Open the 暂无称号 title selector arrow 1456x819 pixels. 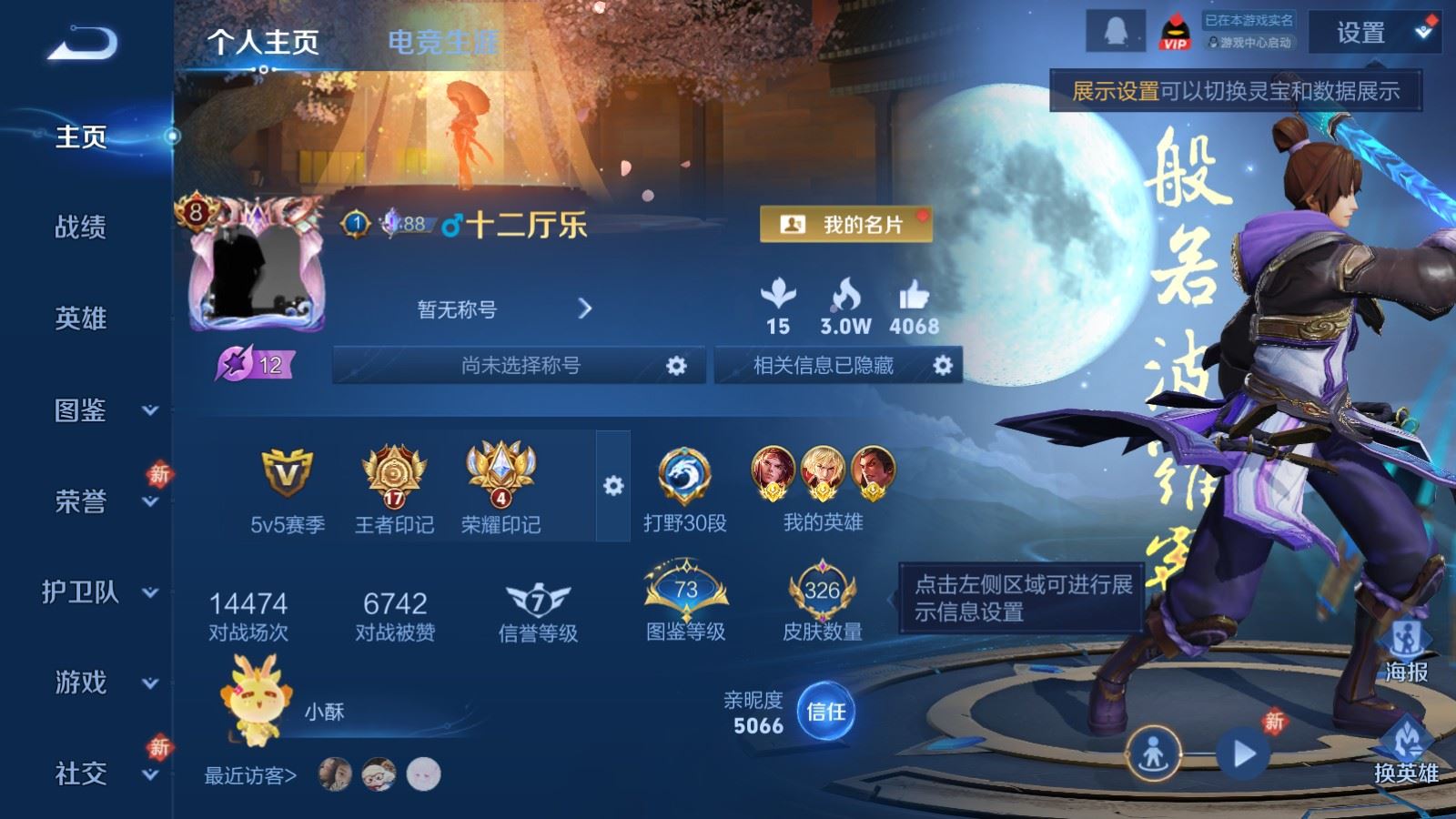click(x=587, y=309)
